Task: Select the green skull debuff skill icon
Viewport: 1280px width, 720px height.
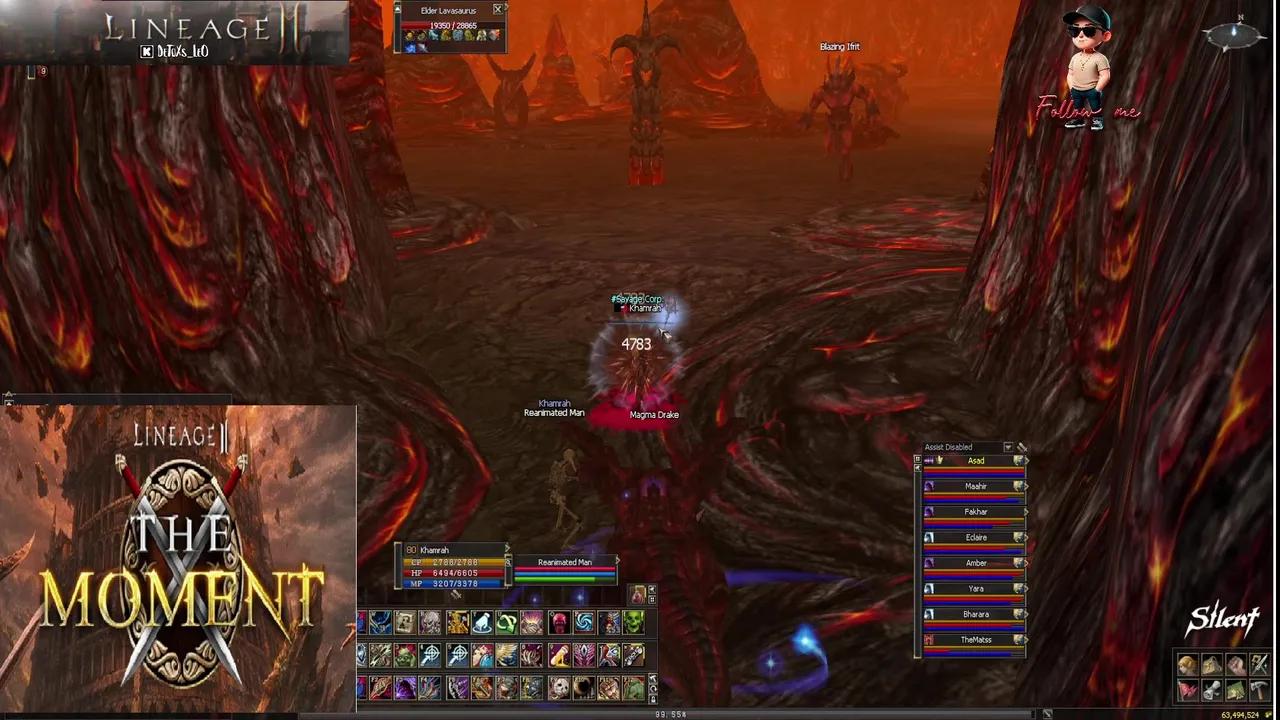Action: point(635,622)
